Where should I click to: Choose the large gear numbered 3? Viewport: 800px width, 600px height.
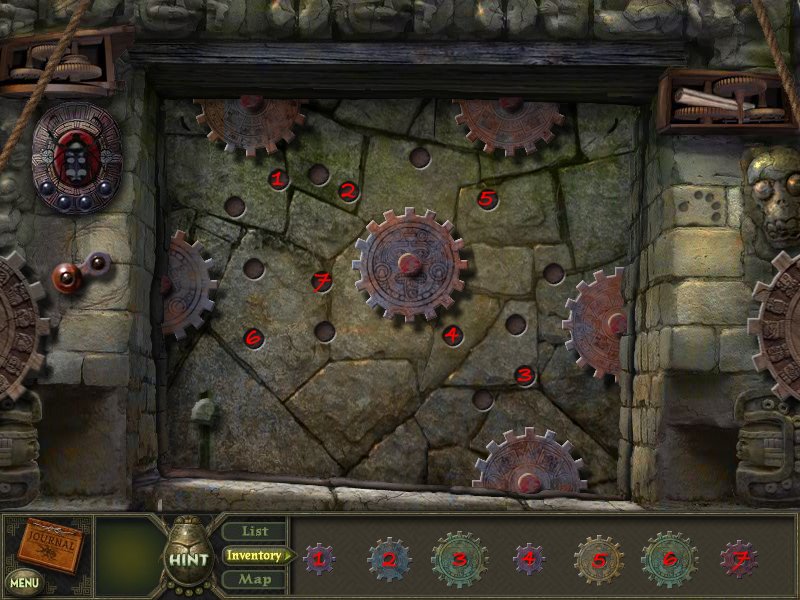tap(459, 559)
